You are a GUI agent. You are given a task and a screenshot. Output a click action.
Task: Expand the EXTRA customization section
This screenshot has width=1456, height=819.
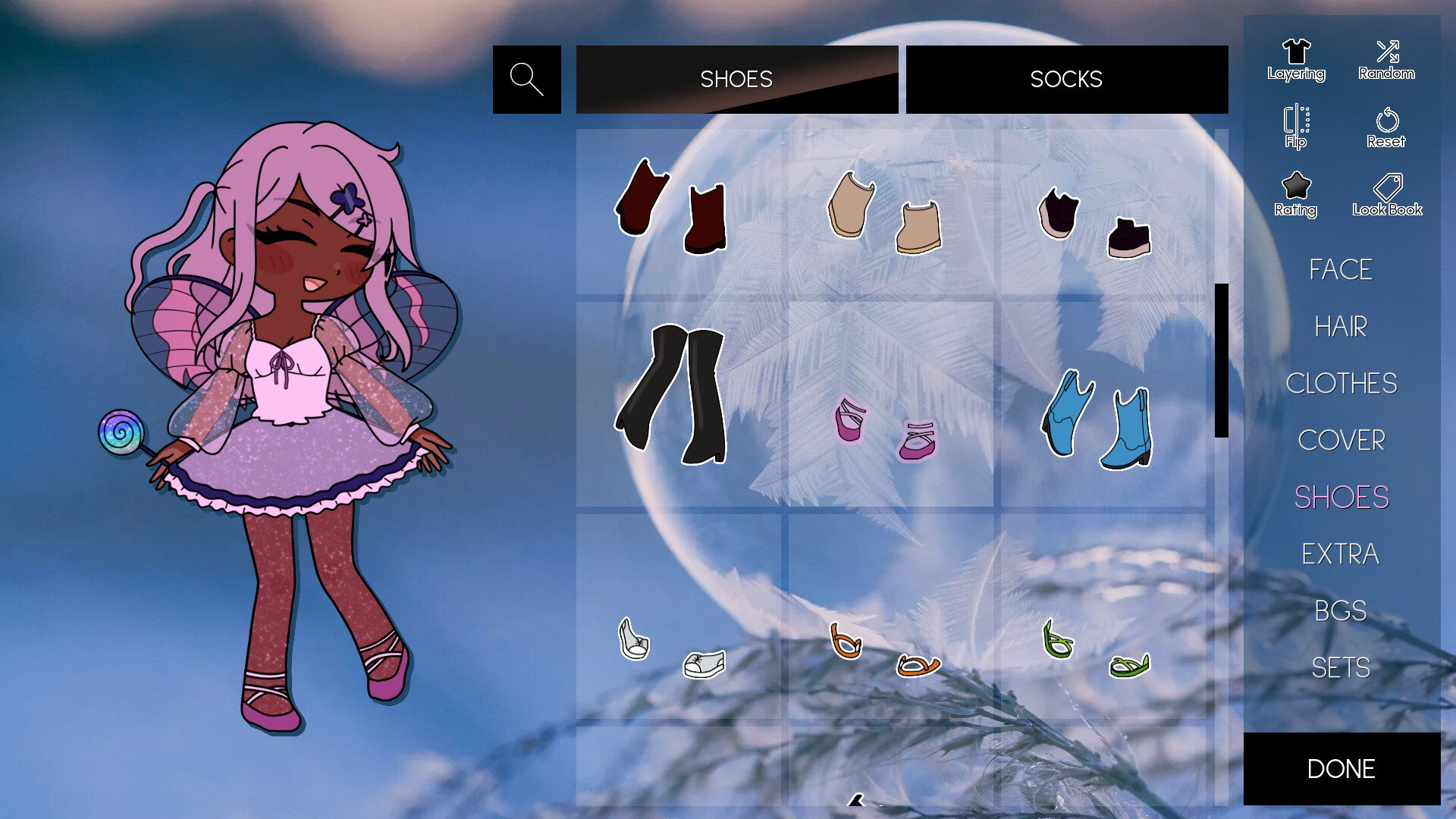pos(1341,554)
